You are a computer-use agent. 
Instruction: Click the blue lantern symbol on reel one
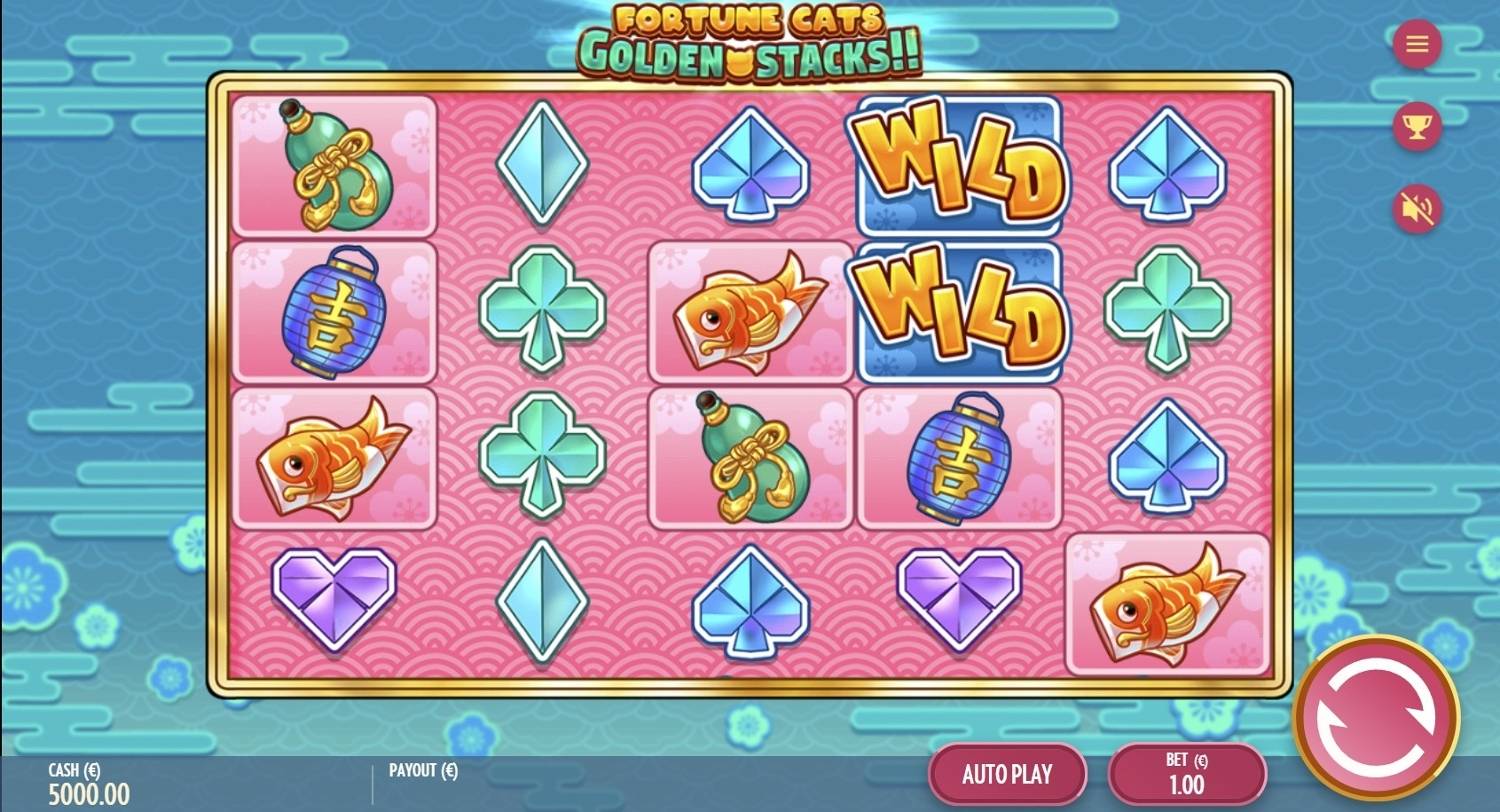tap(335, 313)
